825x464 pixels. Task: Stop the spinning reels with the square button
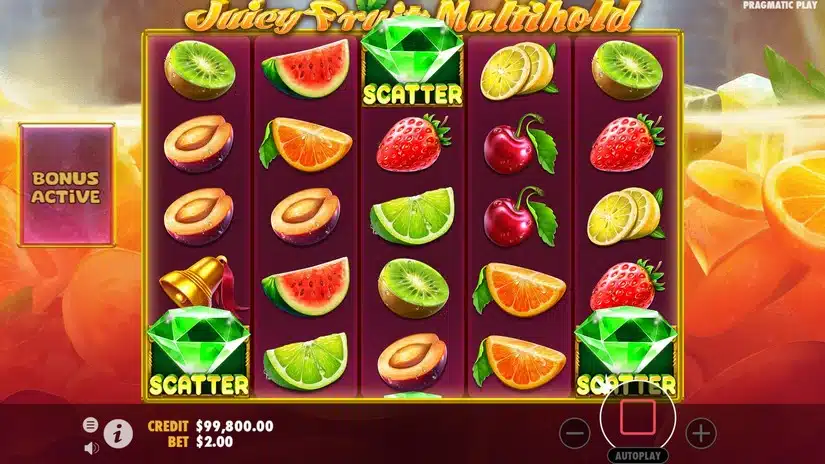(637, 415)
